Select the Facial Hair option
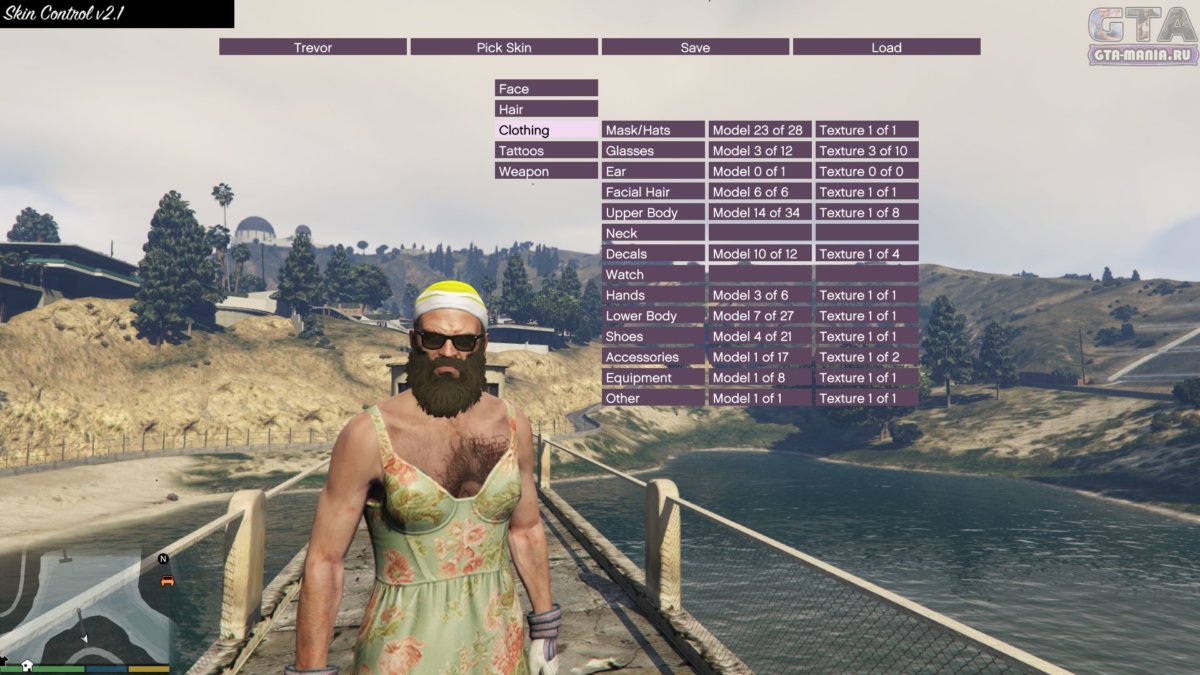The image size is (1200, 675). point(653,192)
